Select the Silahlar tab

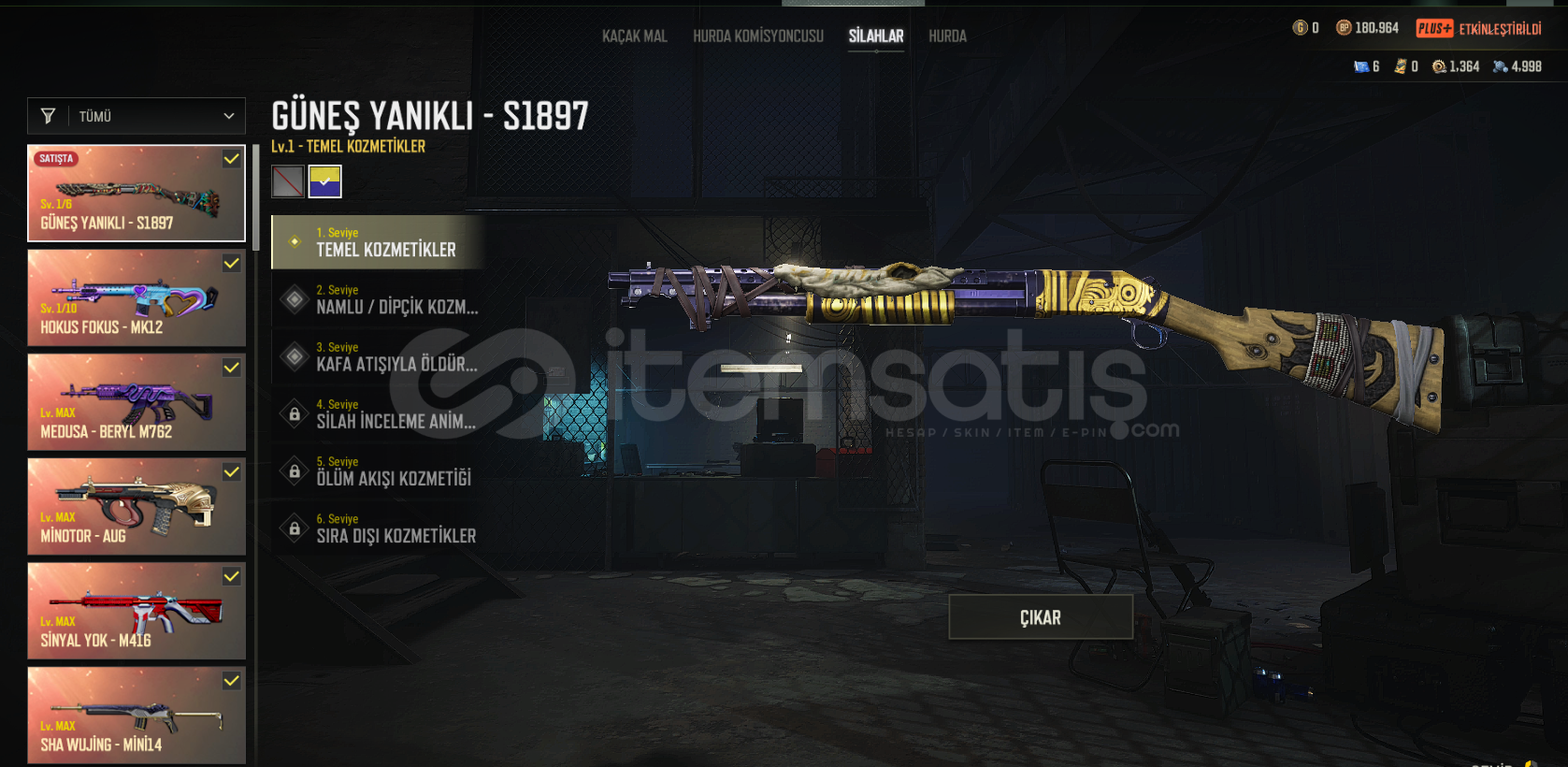click(x=876, y=36)
